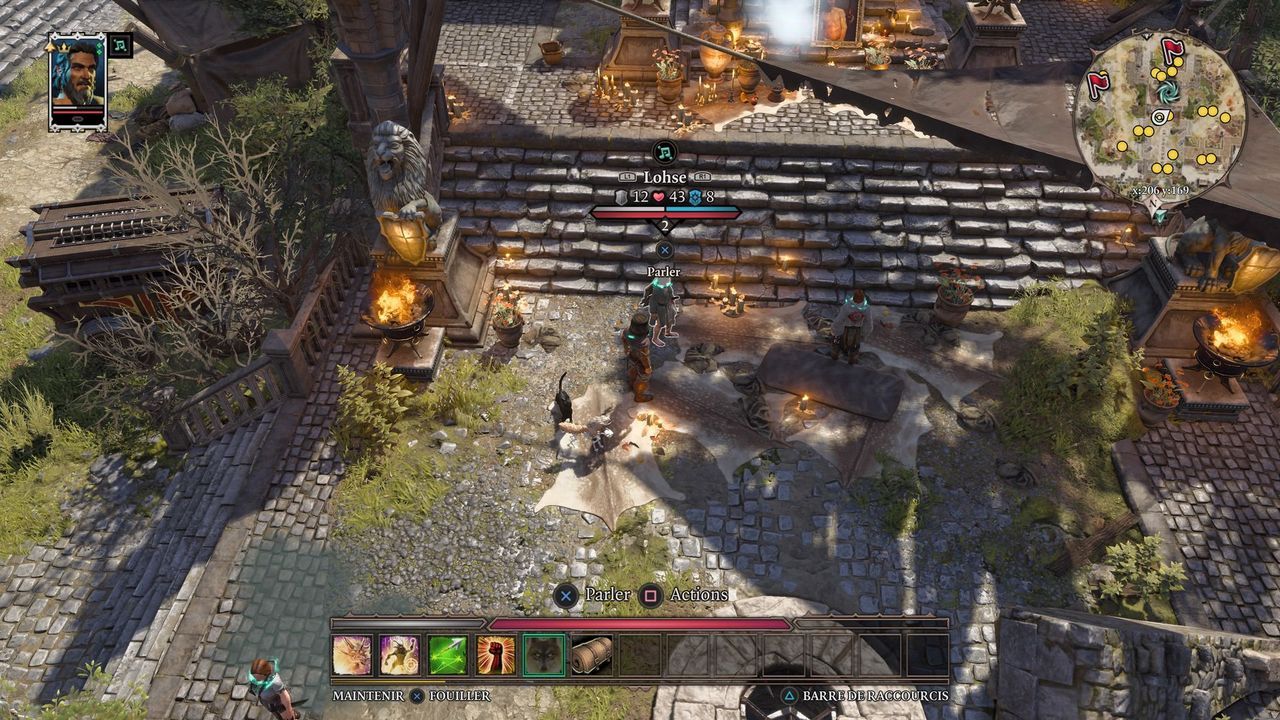
Task: Select the wolf portrait hotbar slot
Action: click(544, 655)
